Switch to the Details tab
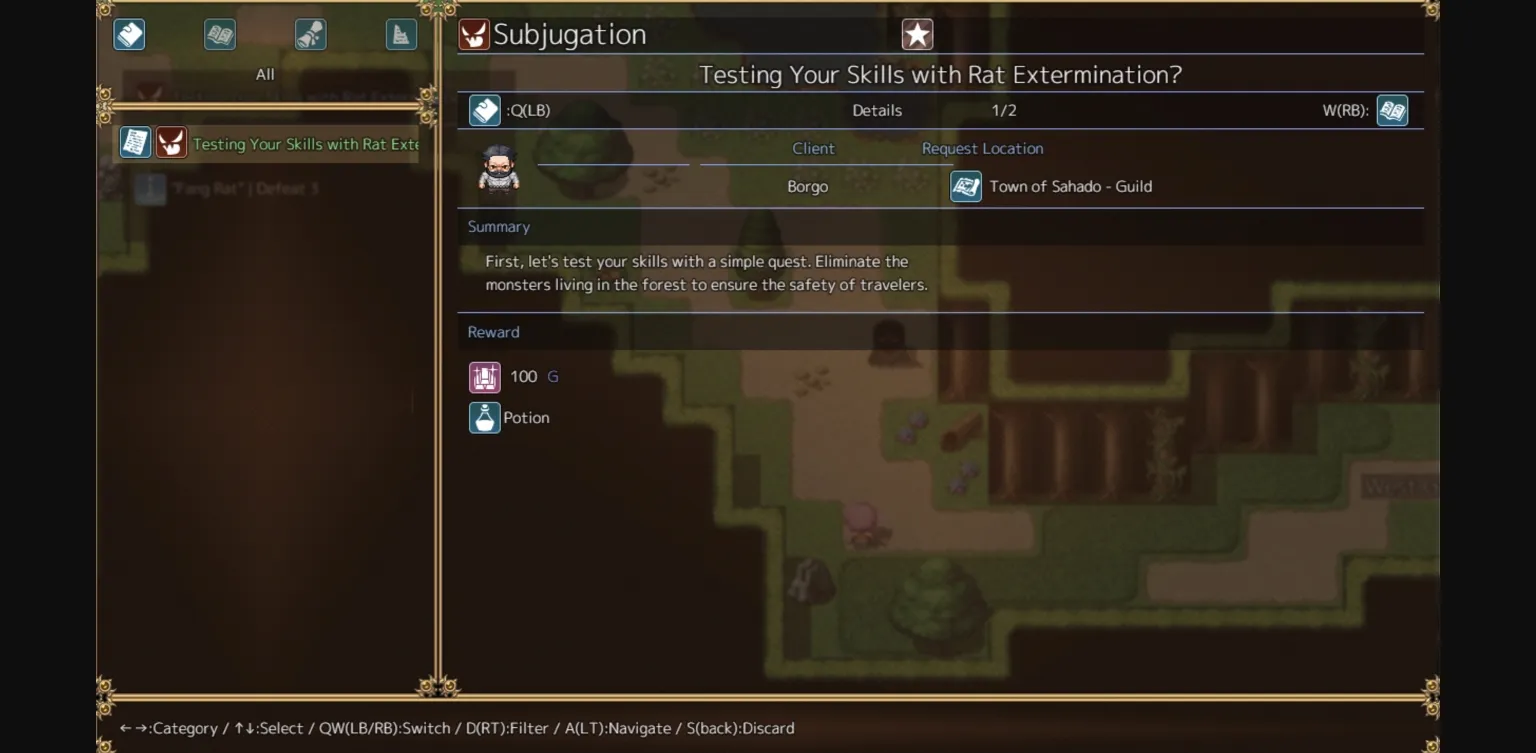 point(877,110)
